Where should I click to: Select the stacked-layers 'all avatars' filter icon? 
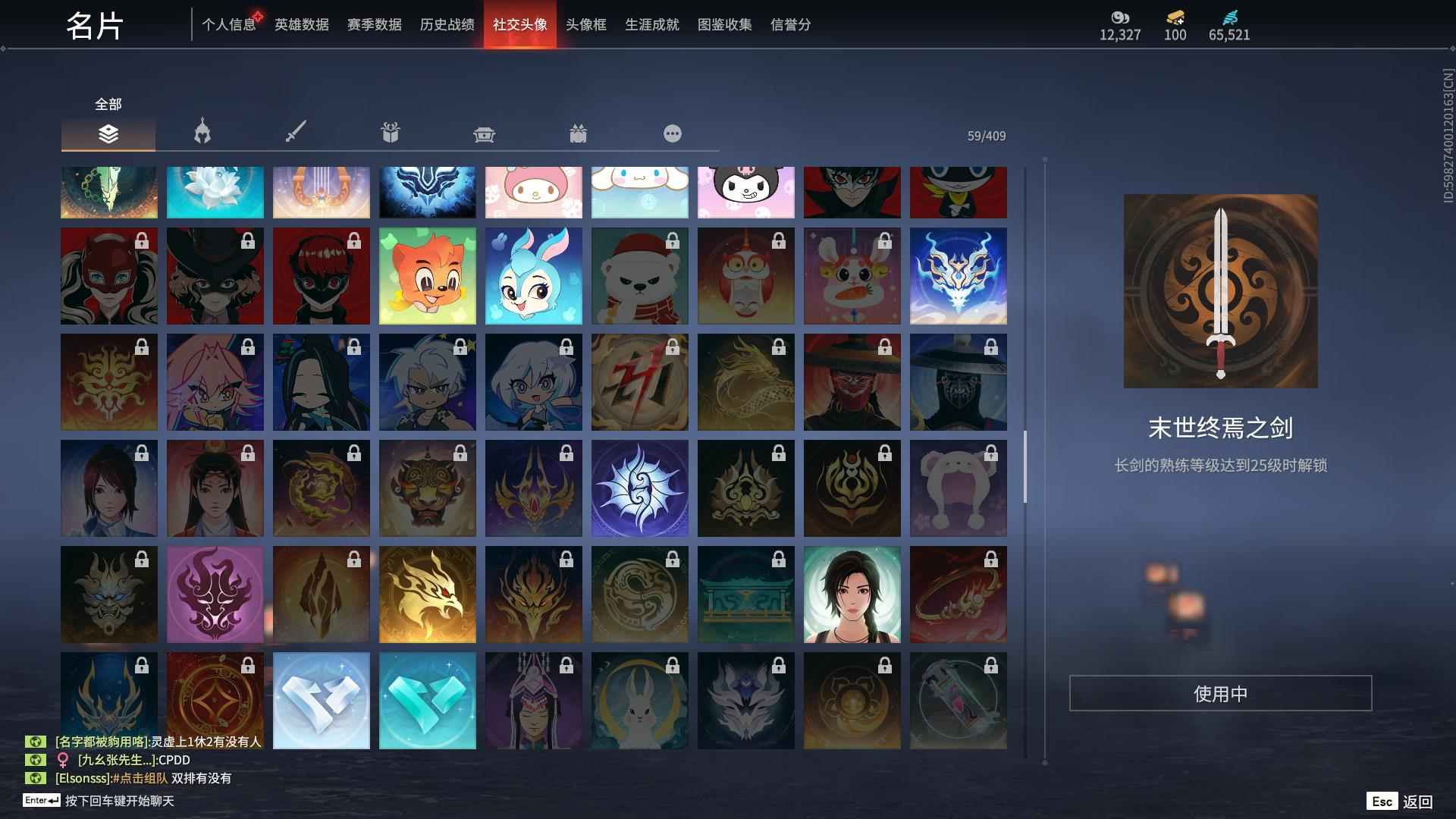pos(108,135)
